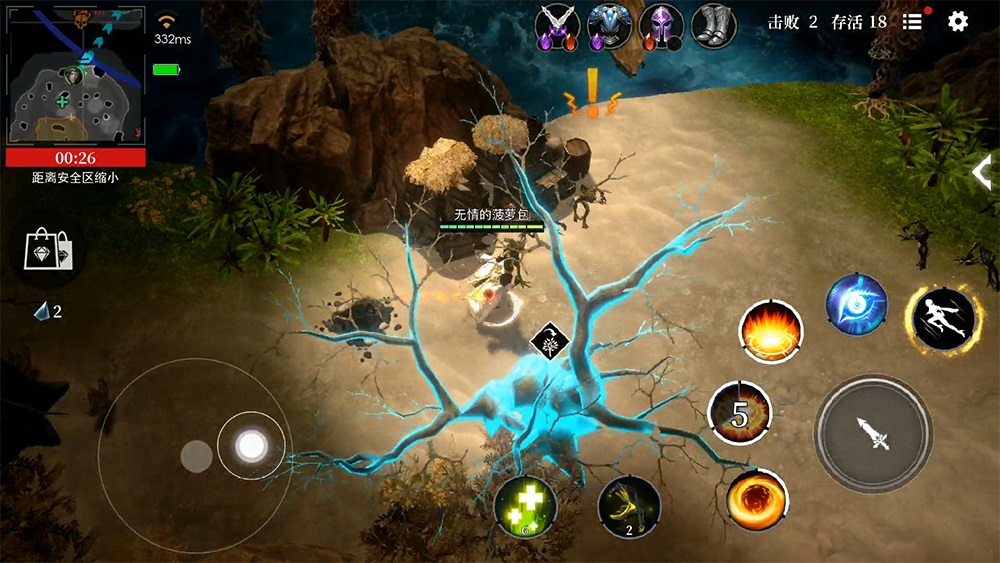Open the settings gear menu

click(x=958, y=22)
